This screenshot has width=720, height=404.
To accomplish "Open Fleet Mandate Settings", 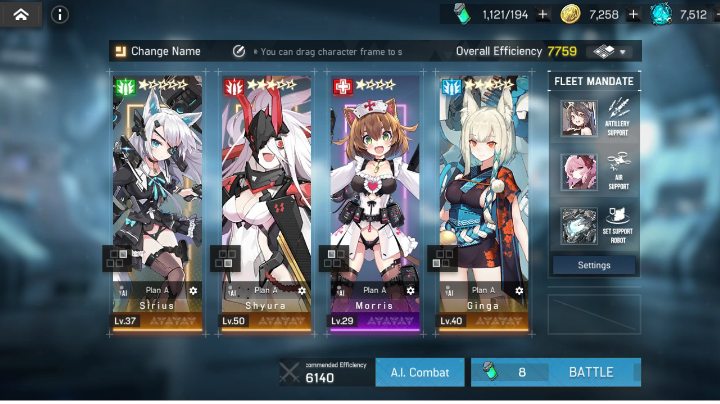I will point(594,265).
